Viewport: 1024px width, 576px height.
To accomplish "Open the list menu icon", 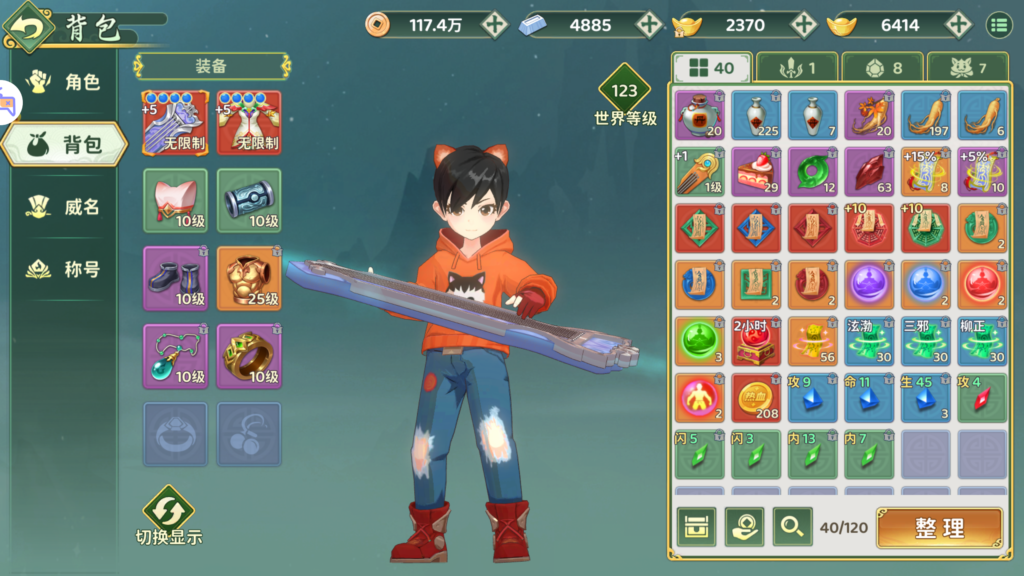I will [998, 25].
